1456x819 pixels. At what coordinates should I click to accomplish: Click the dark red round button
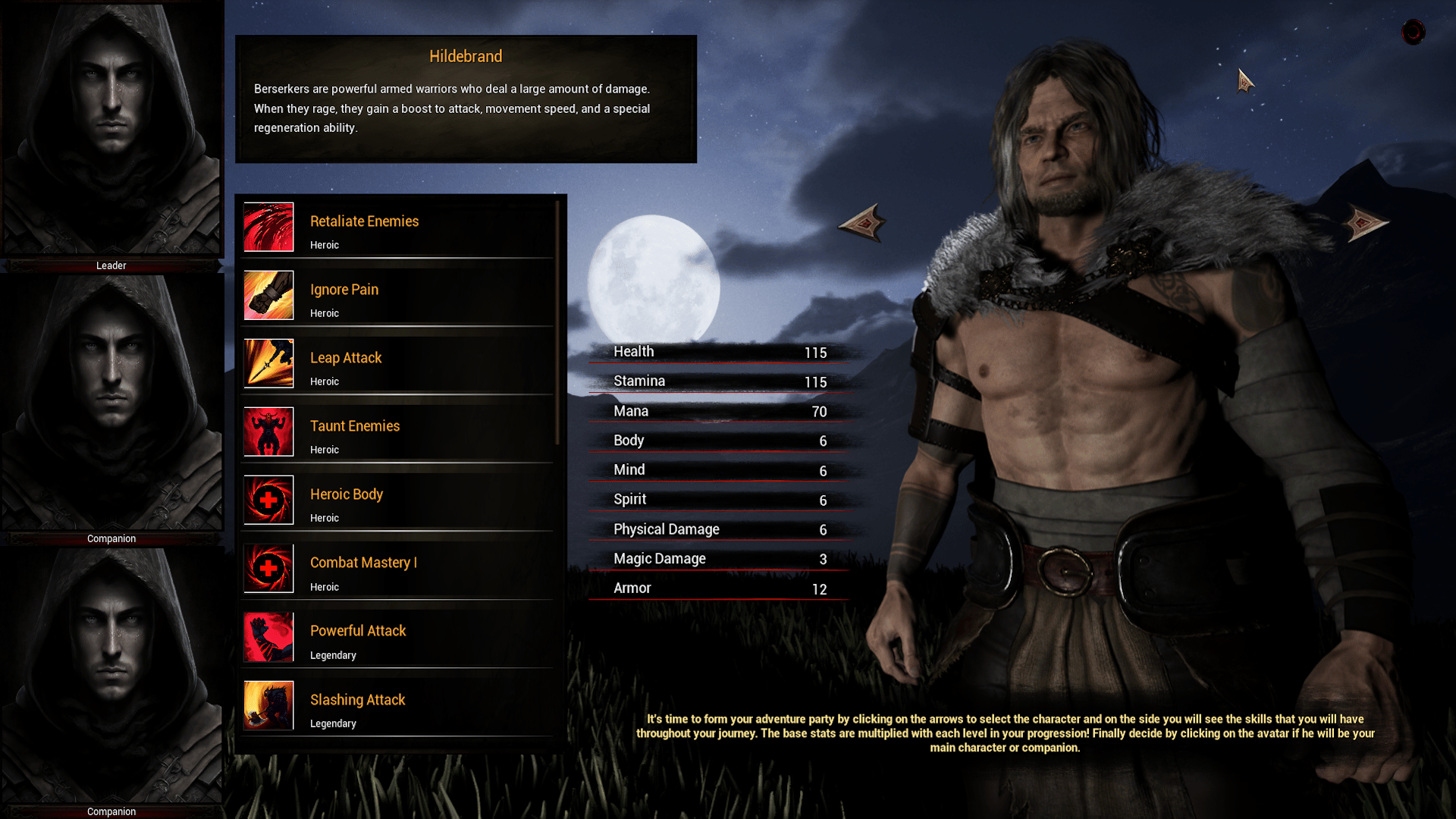click(1413, 32)
